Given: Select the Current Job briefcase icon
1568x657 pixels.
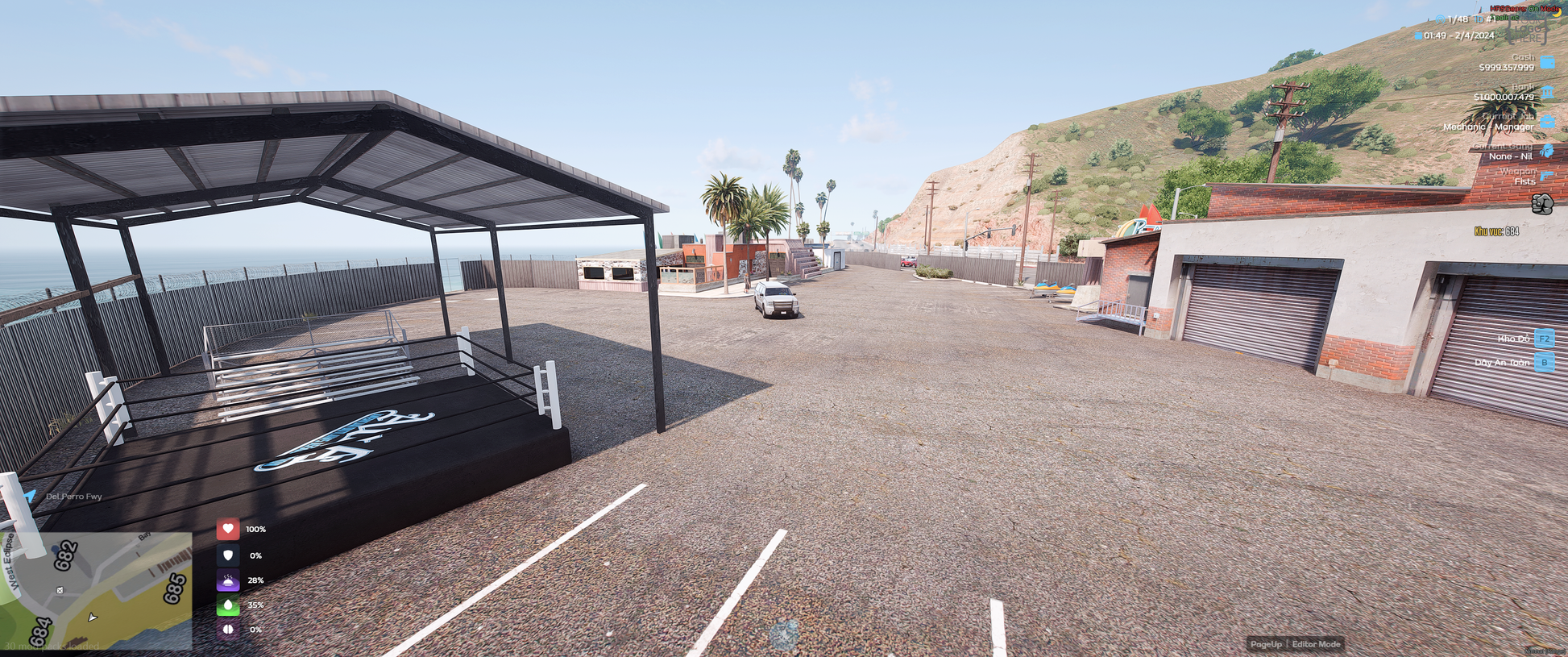Looking at the screenshot, I should pos(1547,122).
